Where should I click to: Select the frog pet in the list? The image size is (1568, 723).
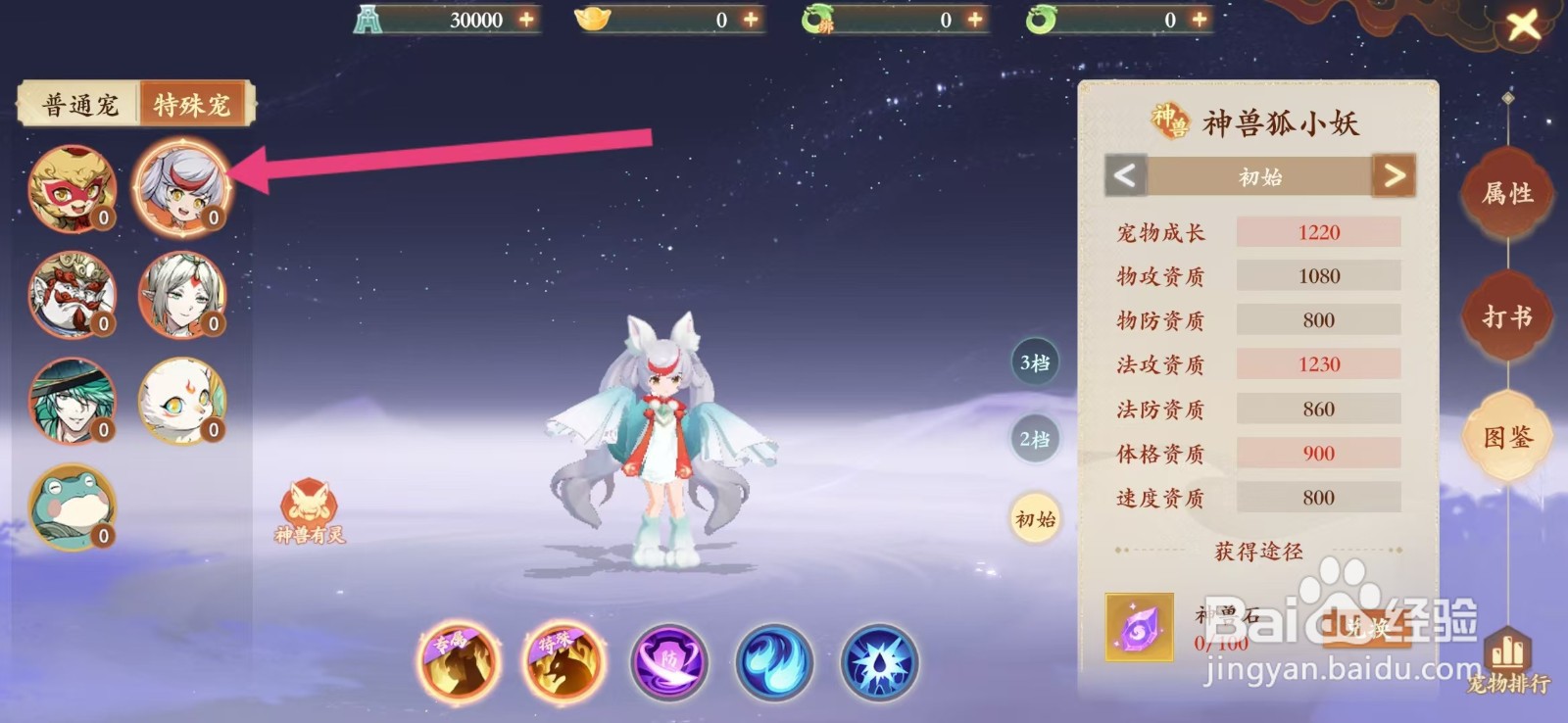[x=71, y=507]
